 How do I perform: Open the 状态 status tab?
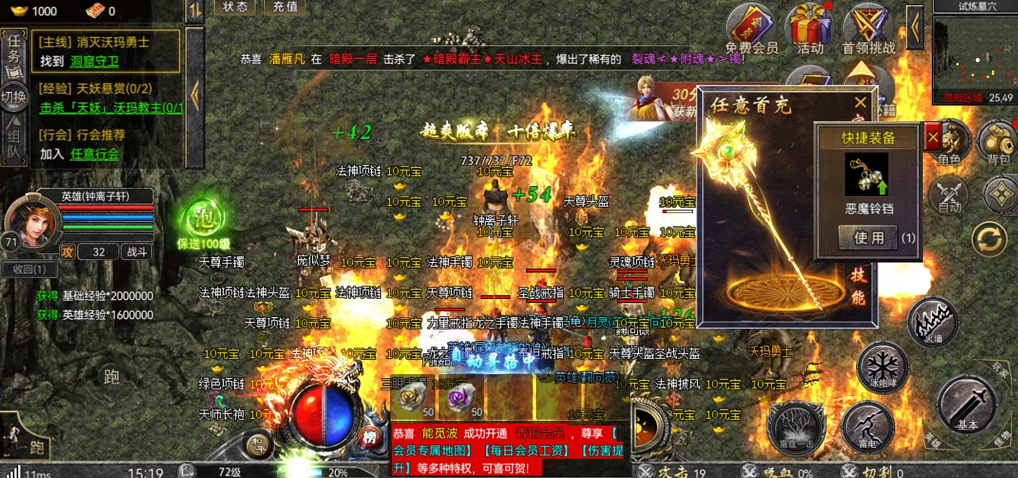[x=236, y=7]
